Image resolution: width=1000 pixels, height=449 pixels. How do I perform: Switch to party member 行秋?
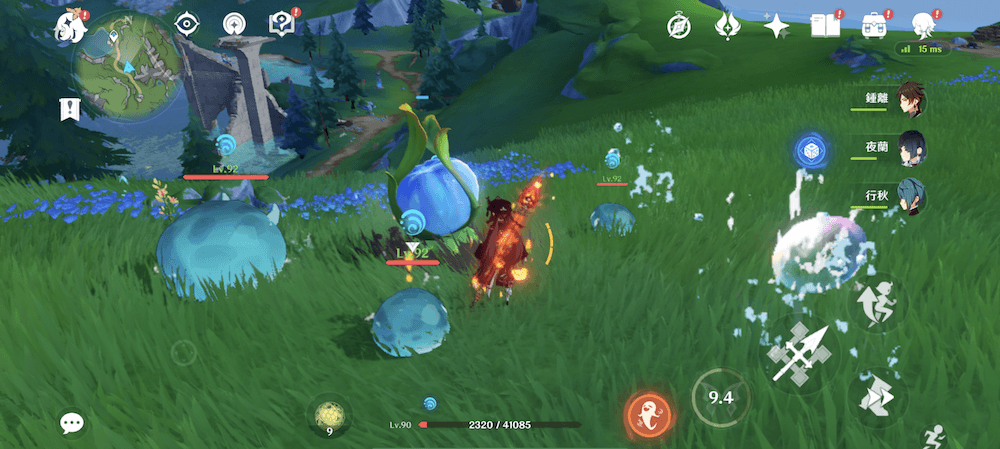(909, 194)
